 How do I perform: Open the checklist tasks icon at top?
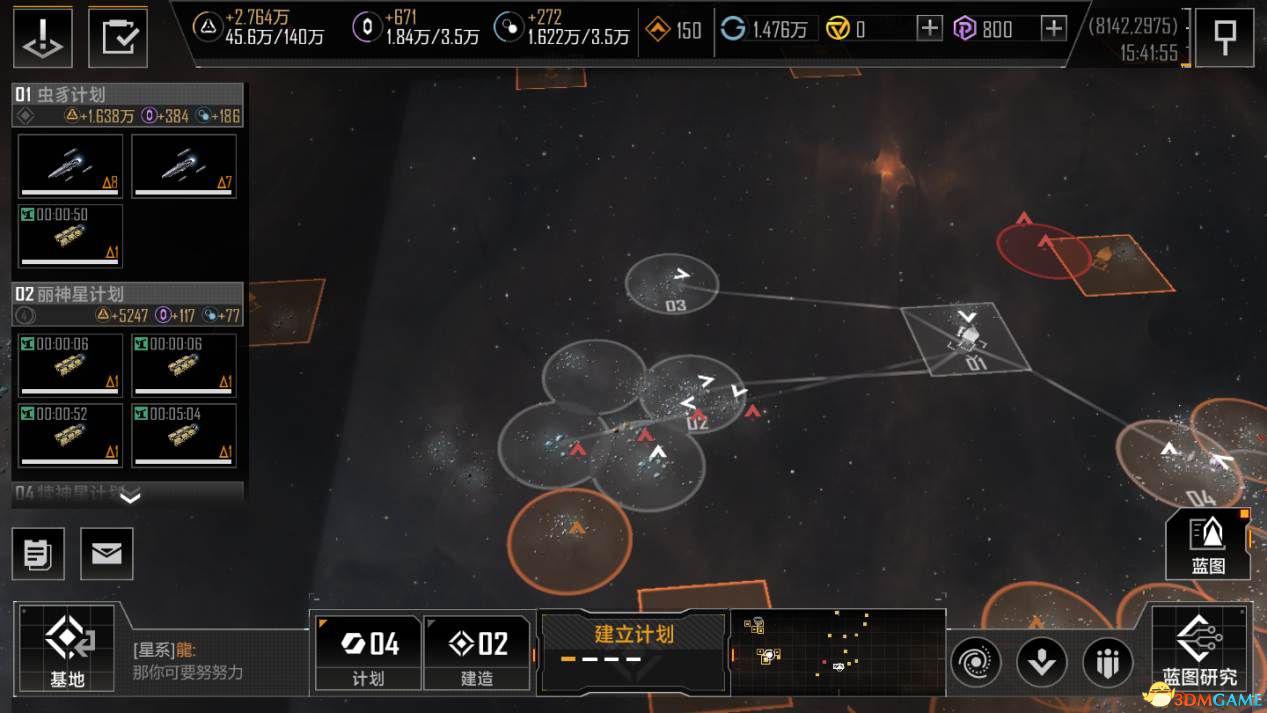coord(118,36)
